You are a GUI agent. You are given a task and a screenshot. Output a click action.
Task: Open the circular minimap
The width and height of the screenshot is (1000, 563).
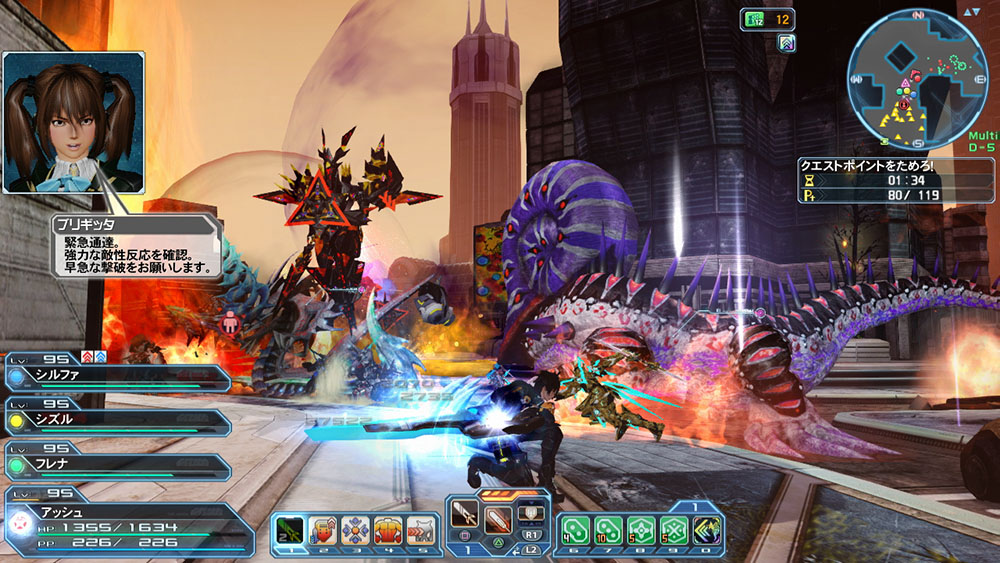tap(907, 81)
